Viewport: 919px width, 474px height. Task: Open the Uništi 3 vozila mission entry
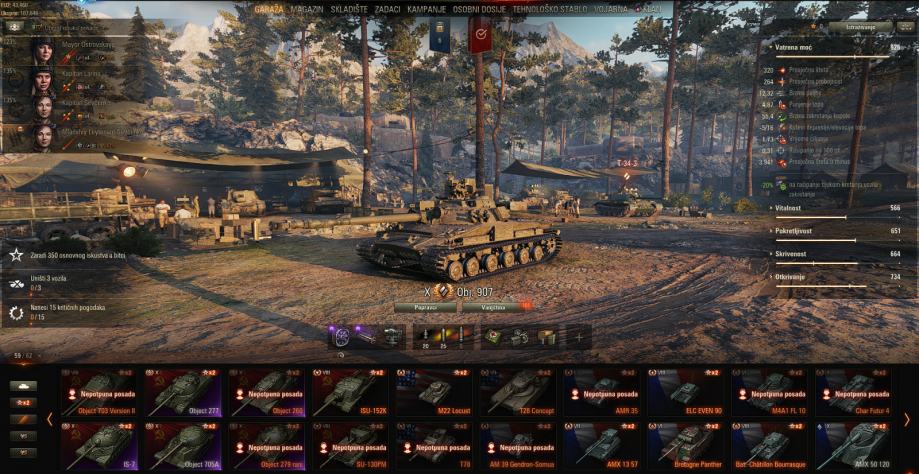click(60, 283)
